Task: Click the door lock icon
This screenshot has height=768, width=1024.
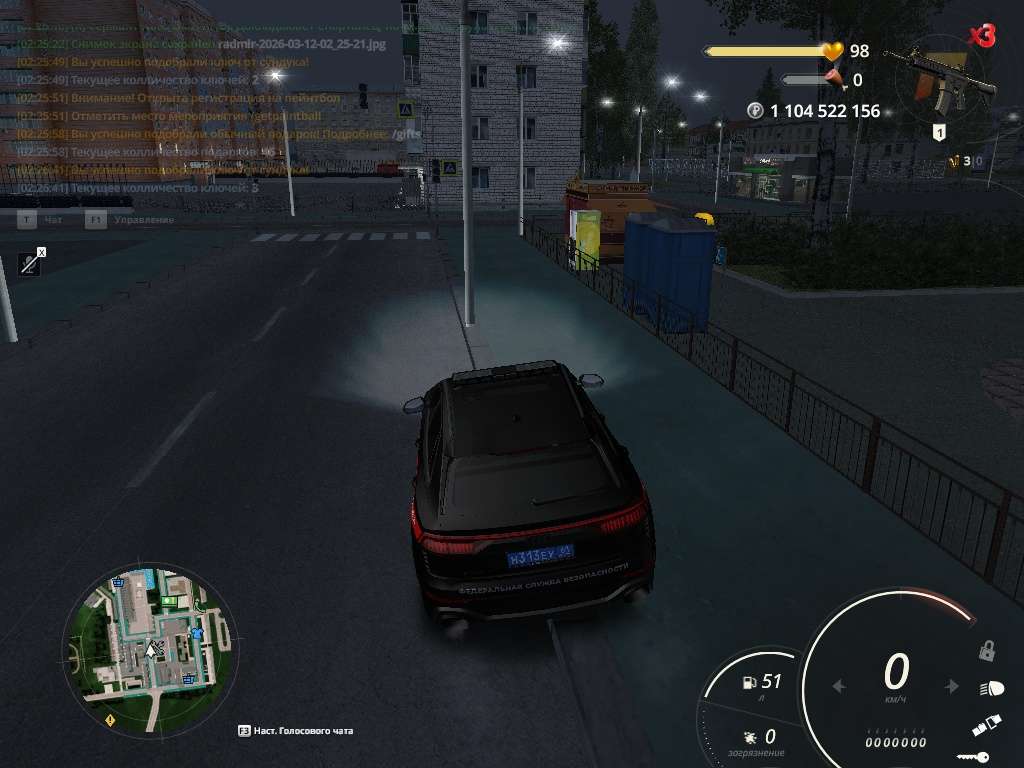Action: coord(987,651)
